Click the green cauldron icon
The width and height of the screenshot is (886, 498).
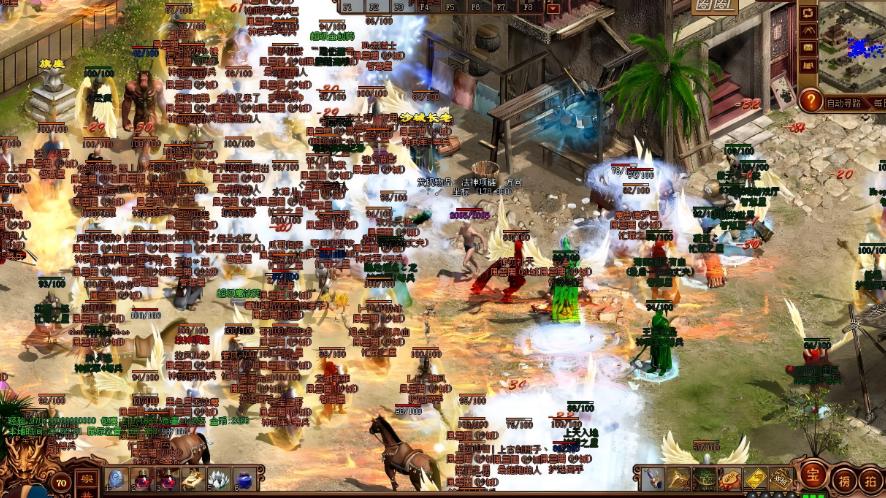(x=705, y=479)
